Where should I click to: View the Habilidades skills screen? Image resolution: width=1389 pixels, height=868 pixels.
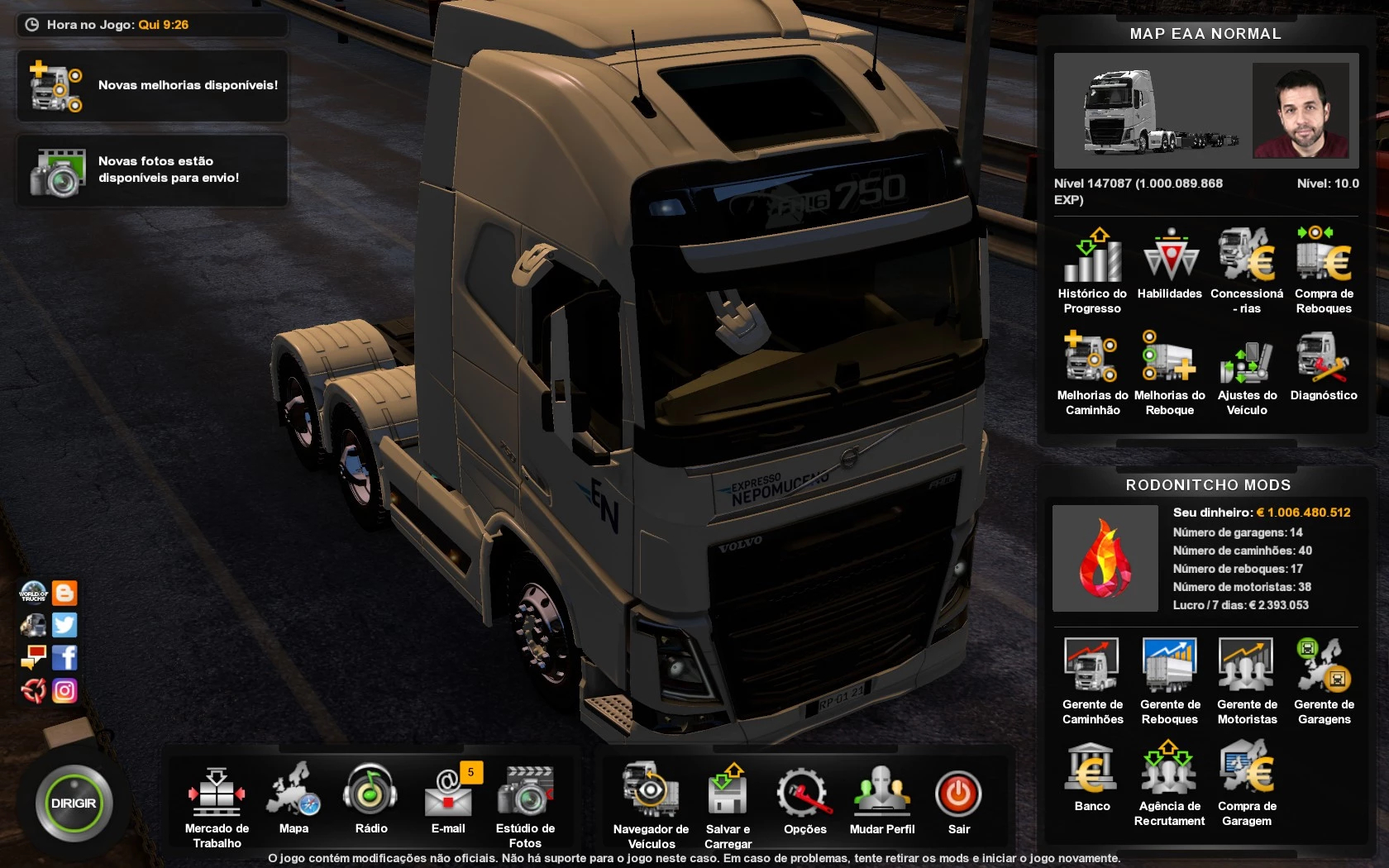(1170, 263)
